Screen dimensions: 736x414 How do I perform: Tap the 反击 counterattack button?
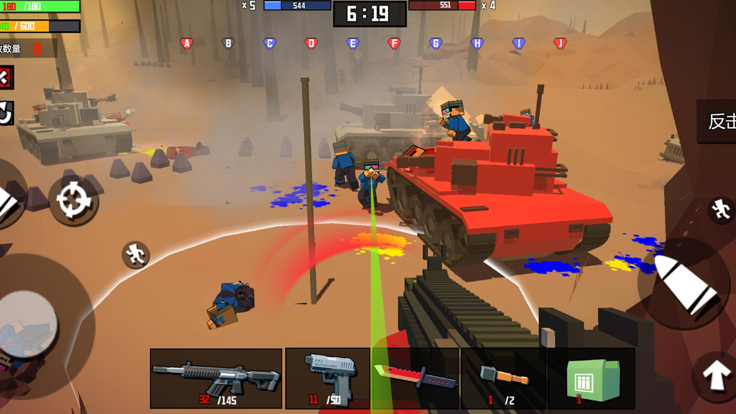click(718, 121)
